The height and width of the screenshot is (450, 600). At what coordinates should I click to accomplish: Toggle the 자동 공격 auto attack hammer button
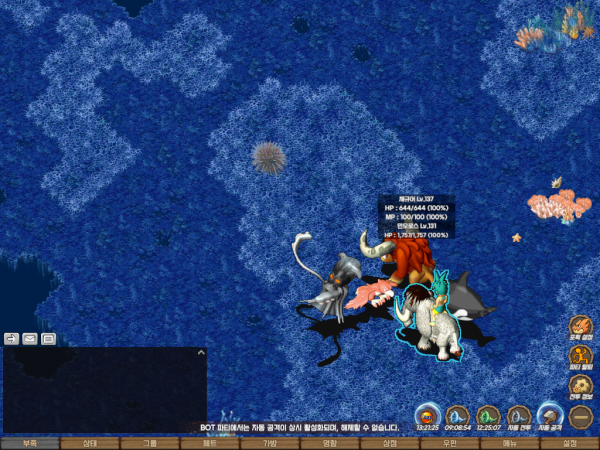(x=550, y=414)
